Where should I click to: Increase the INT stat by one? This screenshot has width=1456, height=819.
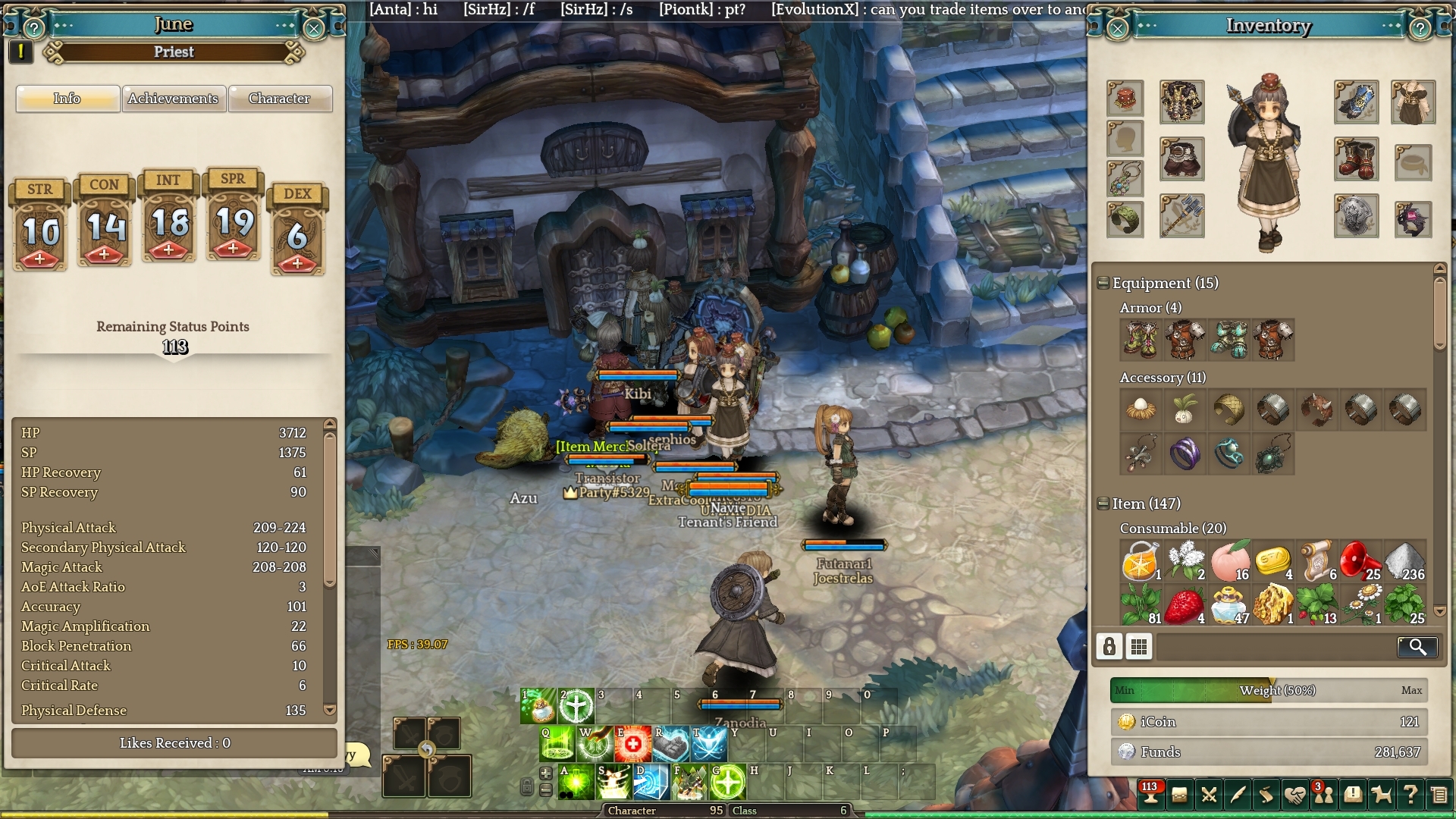(x=168, y=249)
